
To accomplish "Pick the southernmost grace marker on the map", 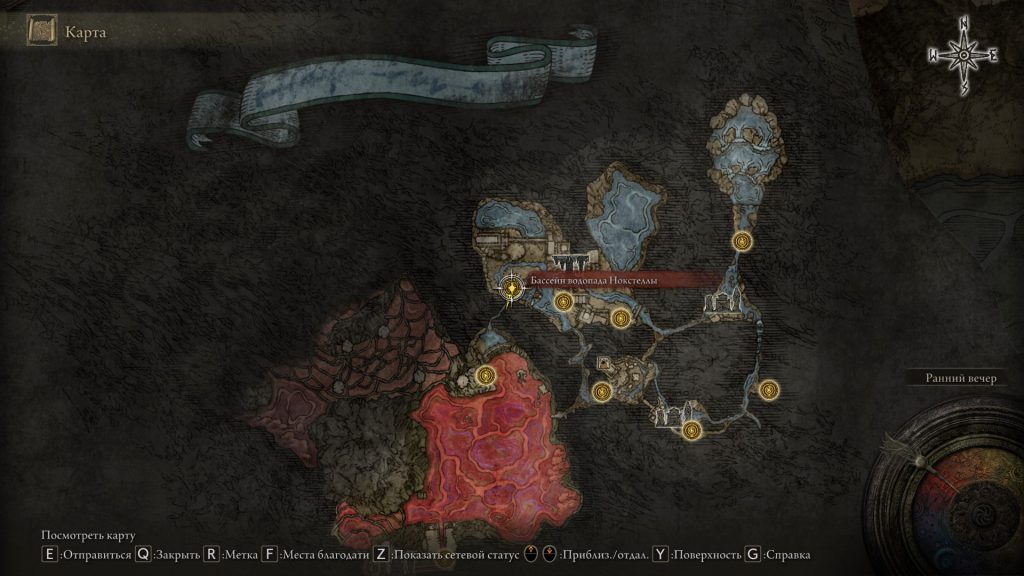I will click(x=690, y=430).
